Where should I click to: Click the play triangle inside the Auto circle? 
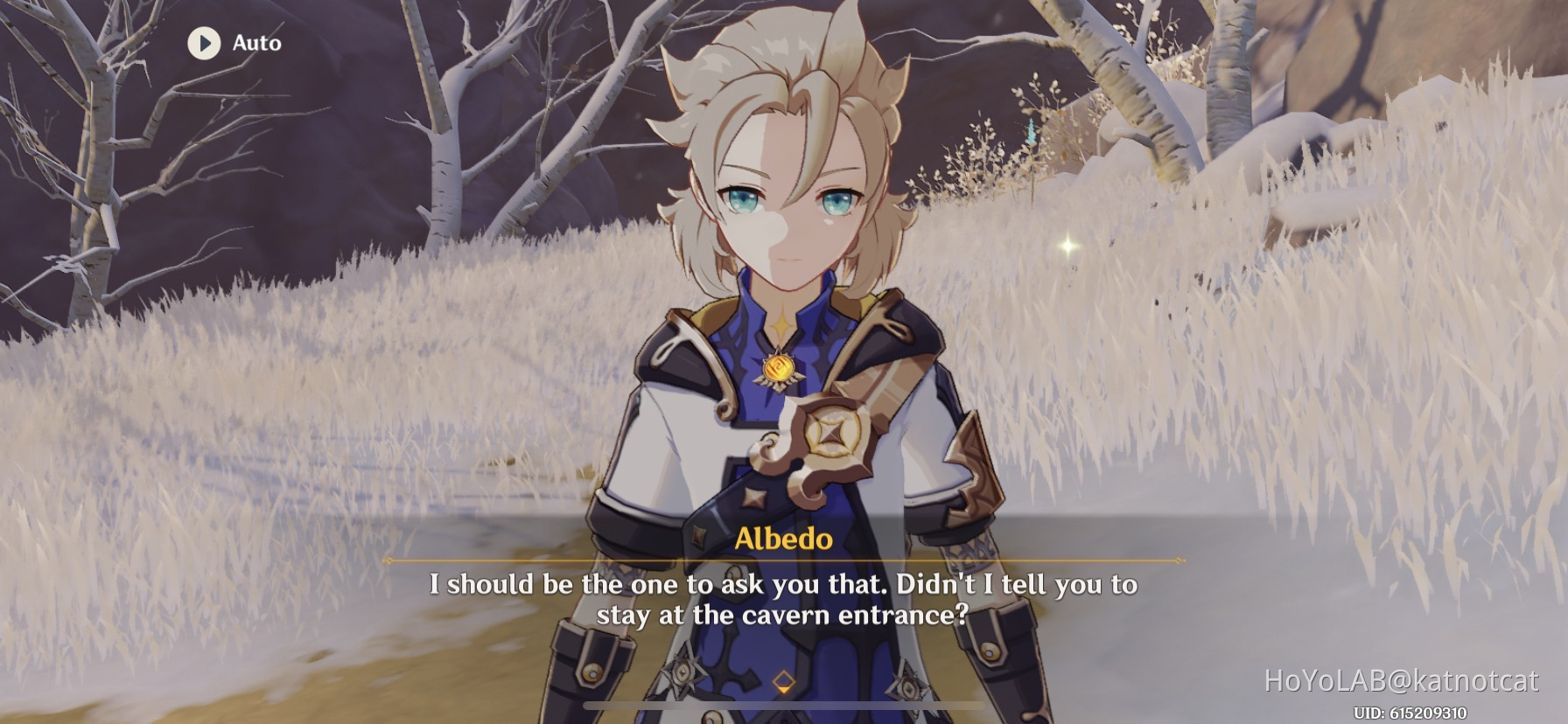205,44
